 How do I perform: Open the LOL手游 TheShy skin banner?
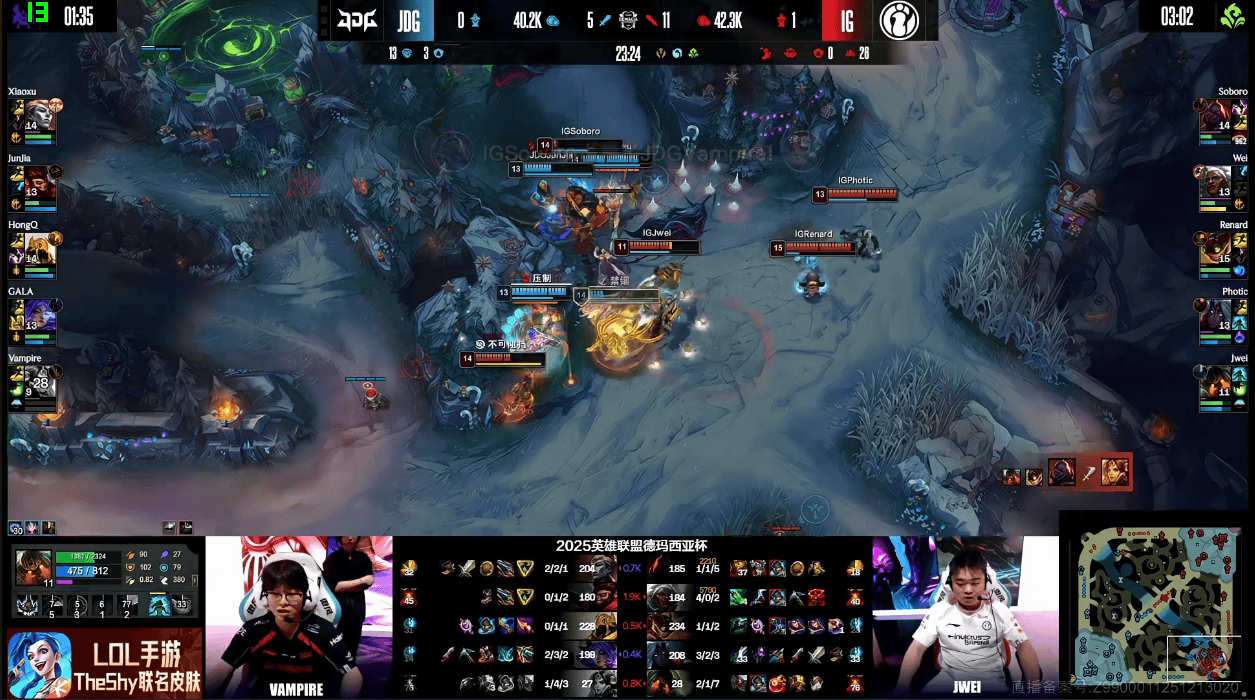tap(104, 664)
